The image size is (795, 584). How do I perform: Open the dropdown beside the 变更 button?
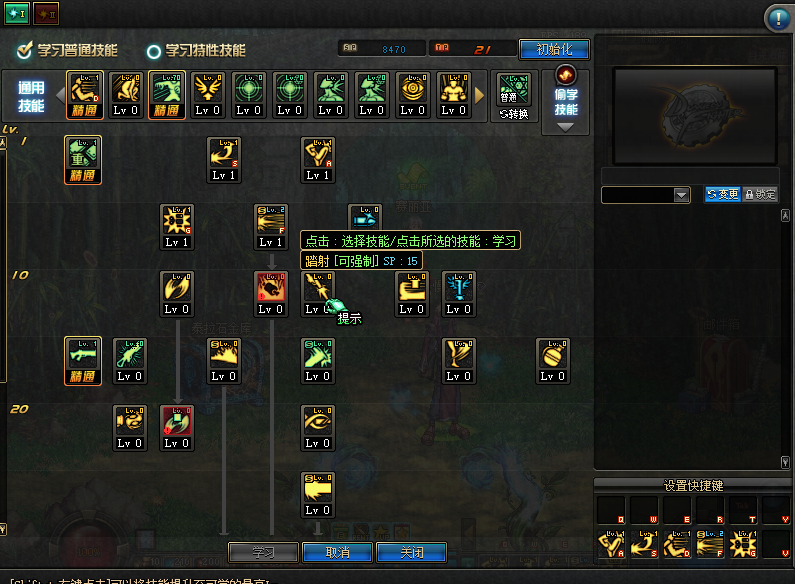pos(682,196)
